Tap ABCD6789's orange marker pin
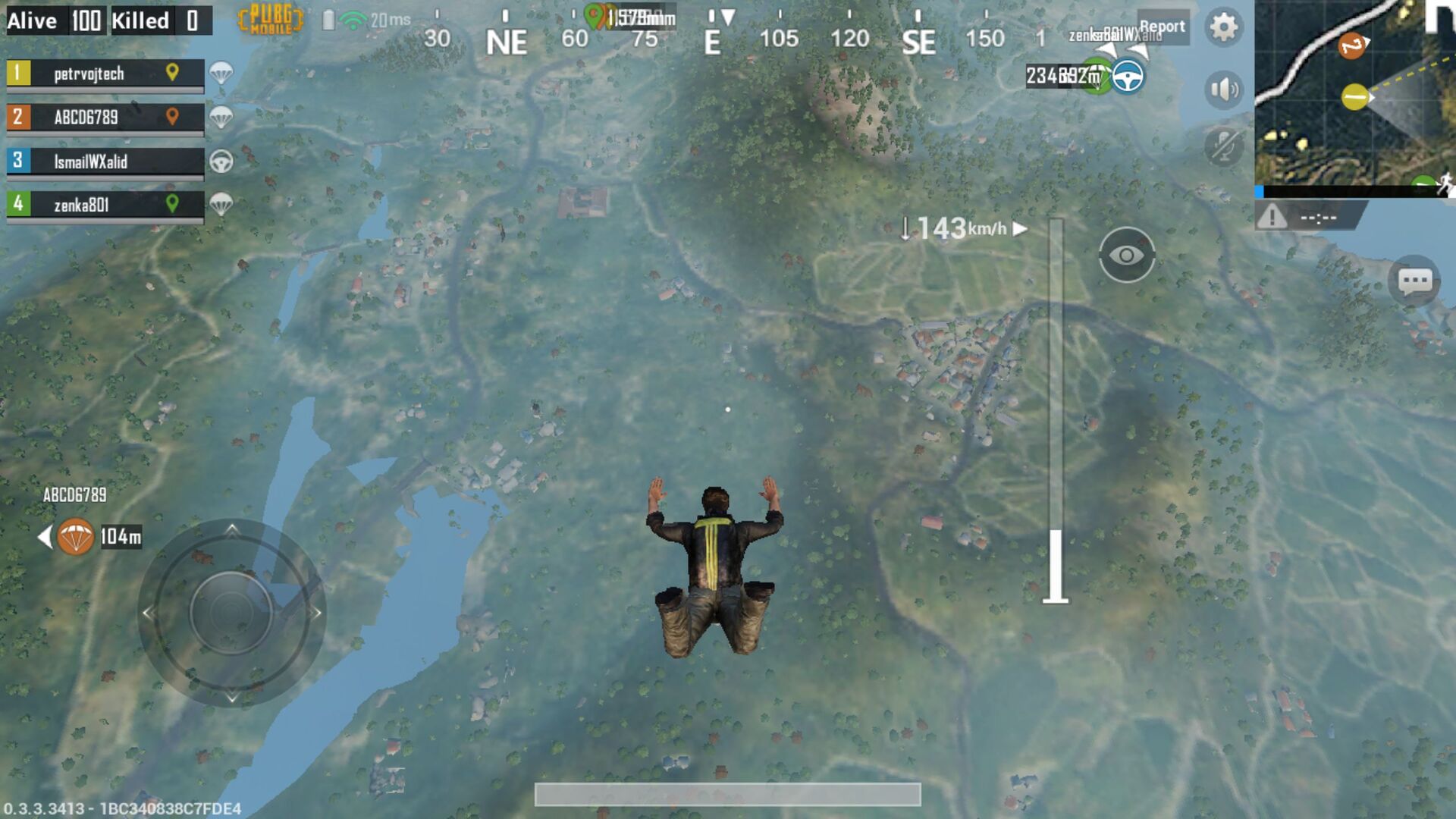This screenshot has height=819, width=1456. [x=174, y=118]
